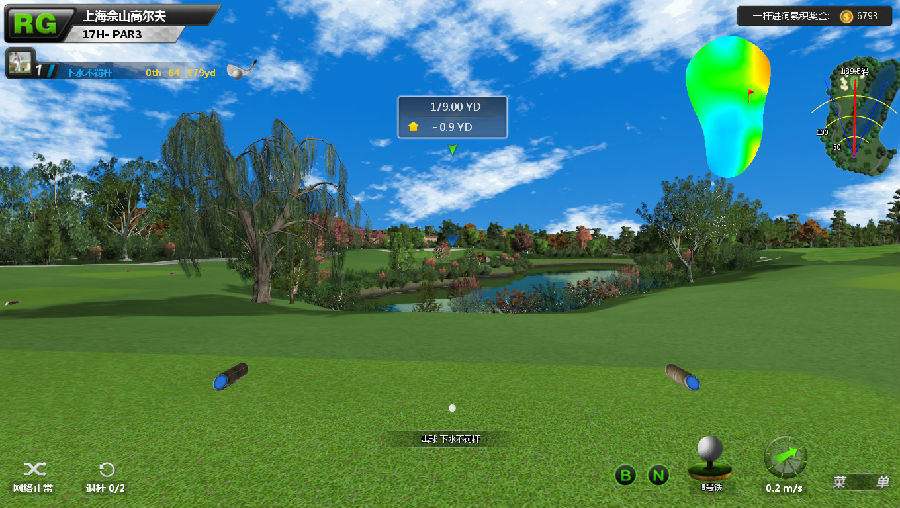View the colored green slope heatmap
Image resolution: width=900 pixels, height=508 pixels.
pos(728,104)
